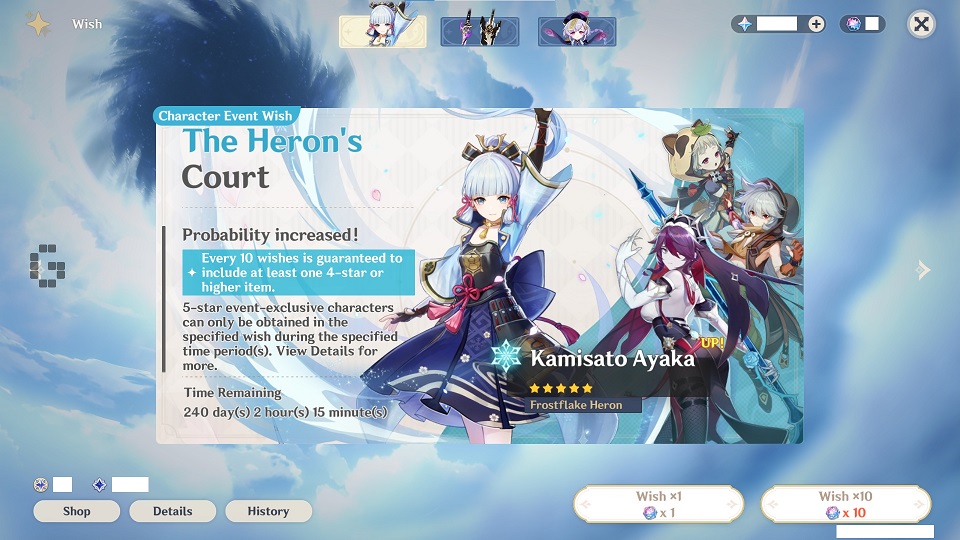Select the Kamisato Ayaka banner tab
The width and height of the screenshot is (960, 540).
(382, 31)
